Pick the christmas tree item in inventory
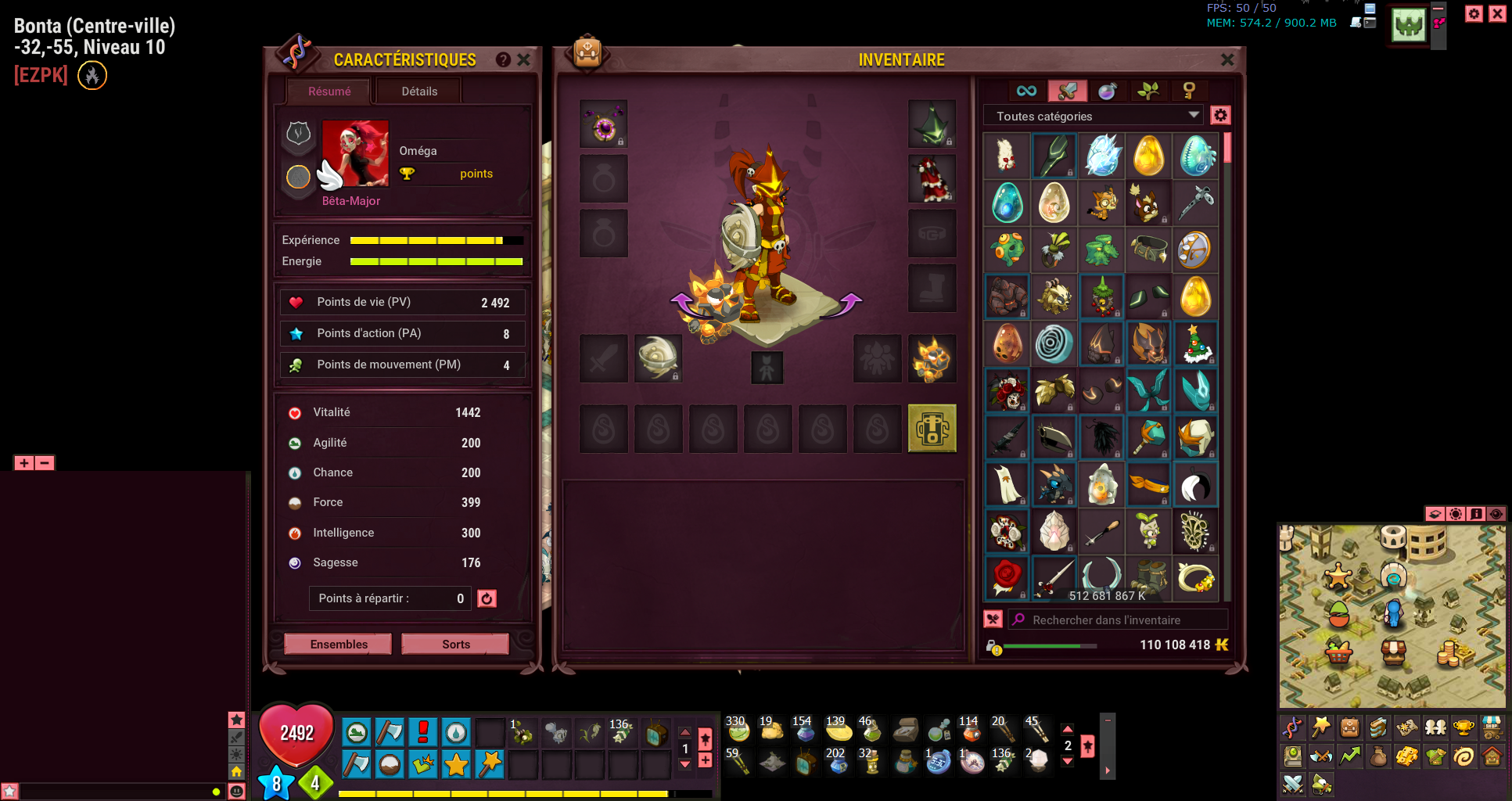Viewport: 1512px width, 801px height. 1195,343
